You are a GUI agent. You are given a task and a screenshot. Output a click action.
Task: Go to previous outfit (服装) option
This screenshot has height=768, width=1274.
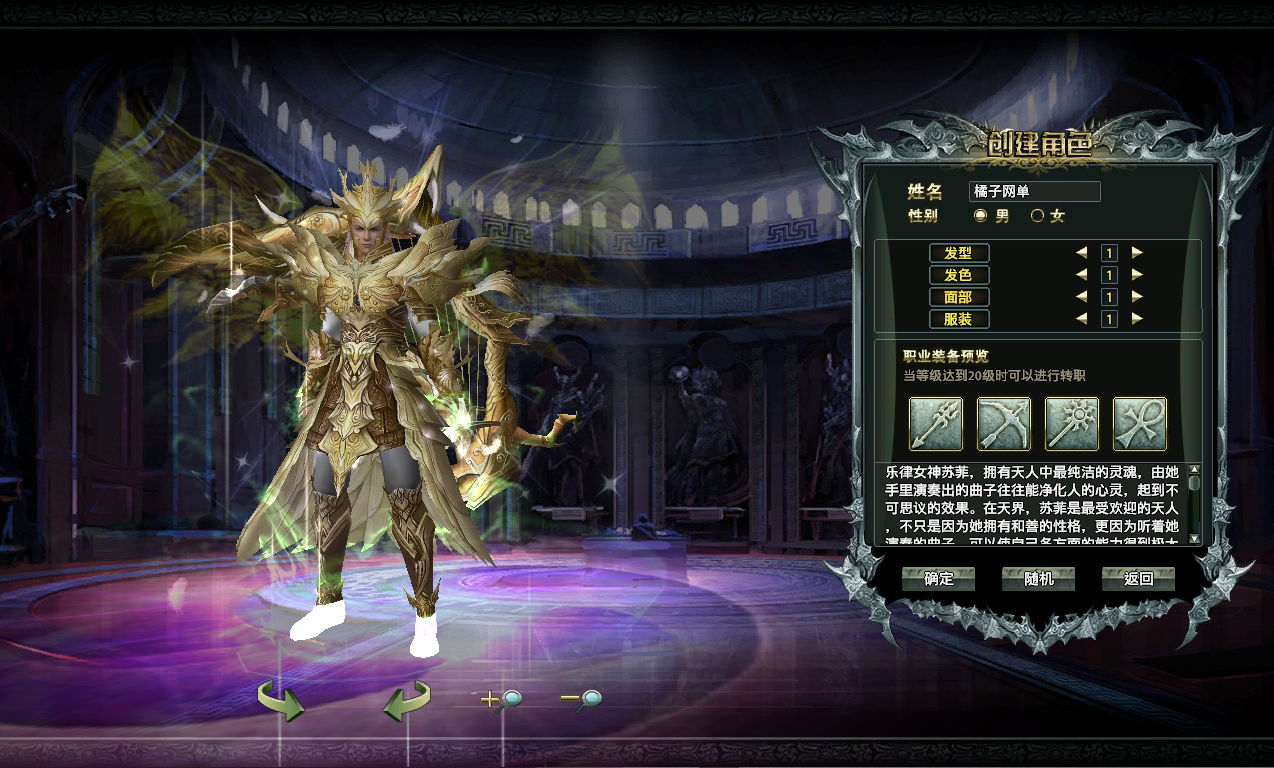[1081, 319]
